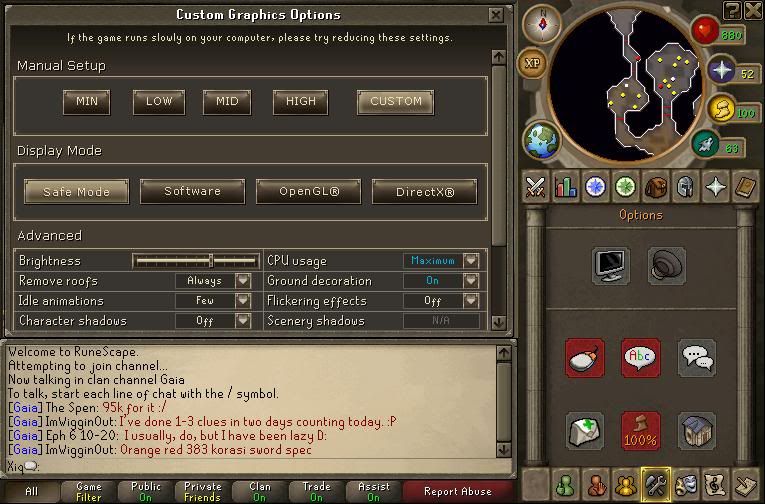This screenshot has width=765, height=504.
Task: Switch to the Clan chat tab
Action: pos(260,491)
